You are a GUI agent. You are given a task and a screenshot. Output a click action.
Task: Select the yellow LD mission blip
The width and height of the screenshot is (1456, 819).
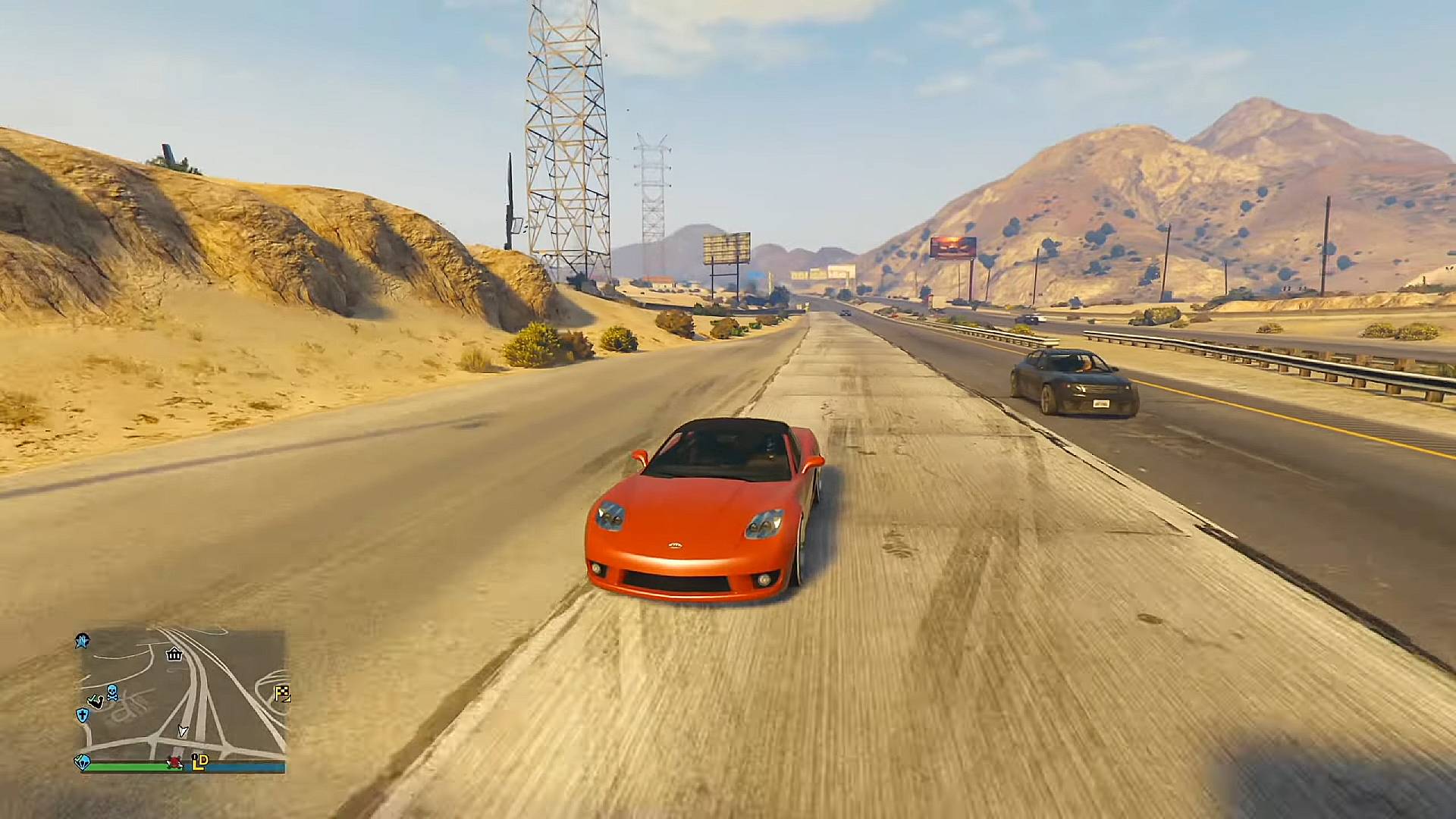pyautogui.click(x=199, y=761)
